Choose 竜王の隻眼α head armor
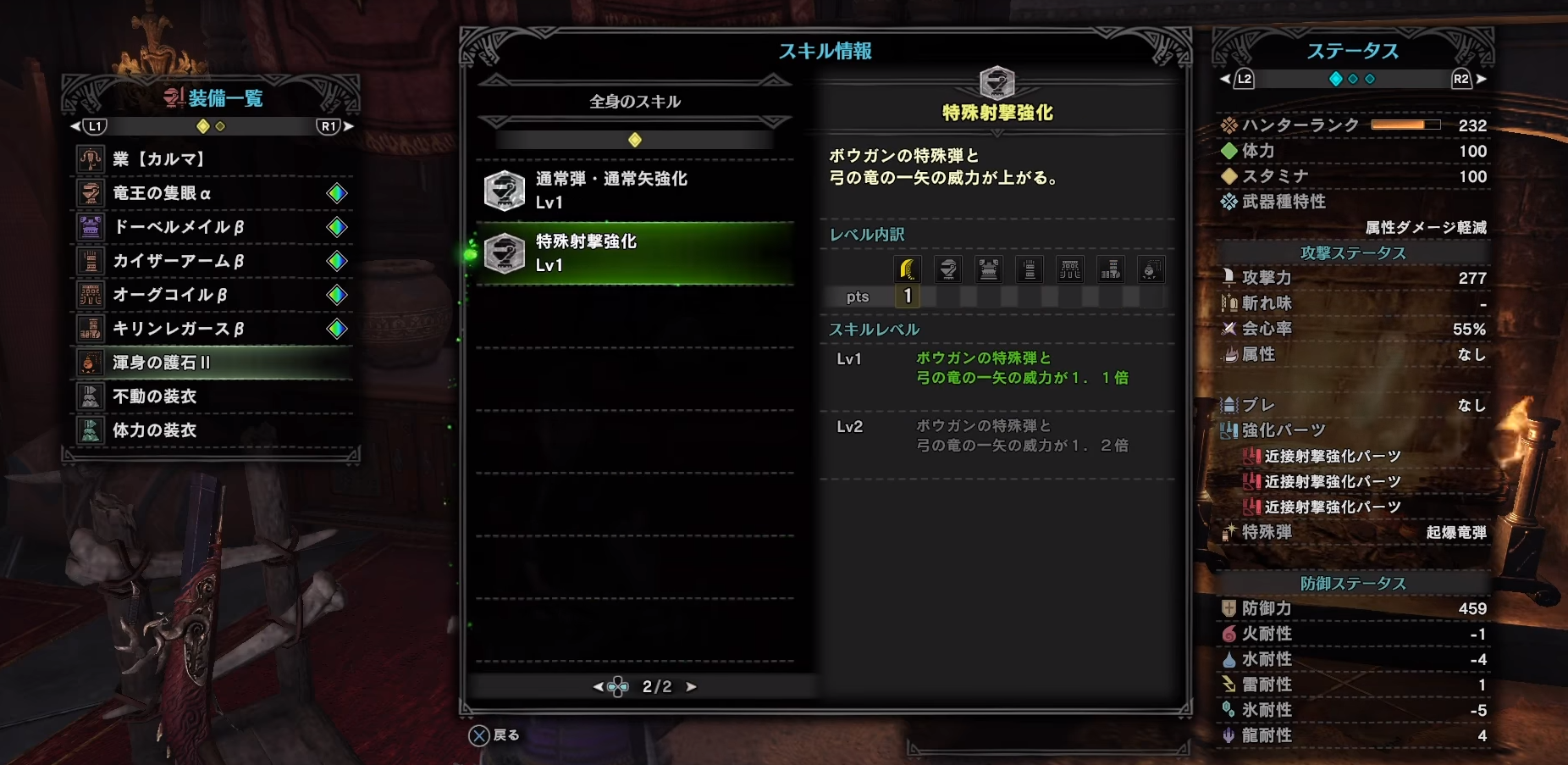The height and width of the screenshot is (765, 1568). pyautogui.click(x=212, y=193)
